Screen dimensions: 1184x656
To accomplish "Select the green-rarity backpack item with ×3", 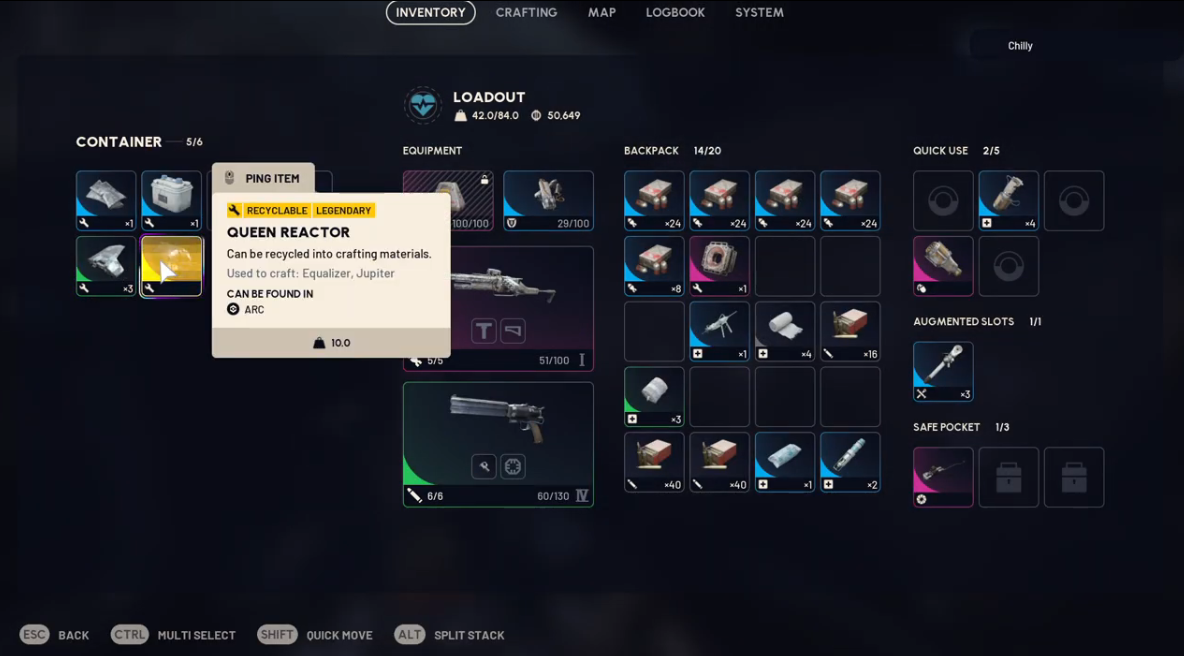I will point(654,396).
